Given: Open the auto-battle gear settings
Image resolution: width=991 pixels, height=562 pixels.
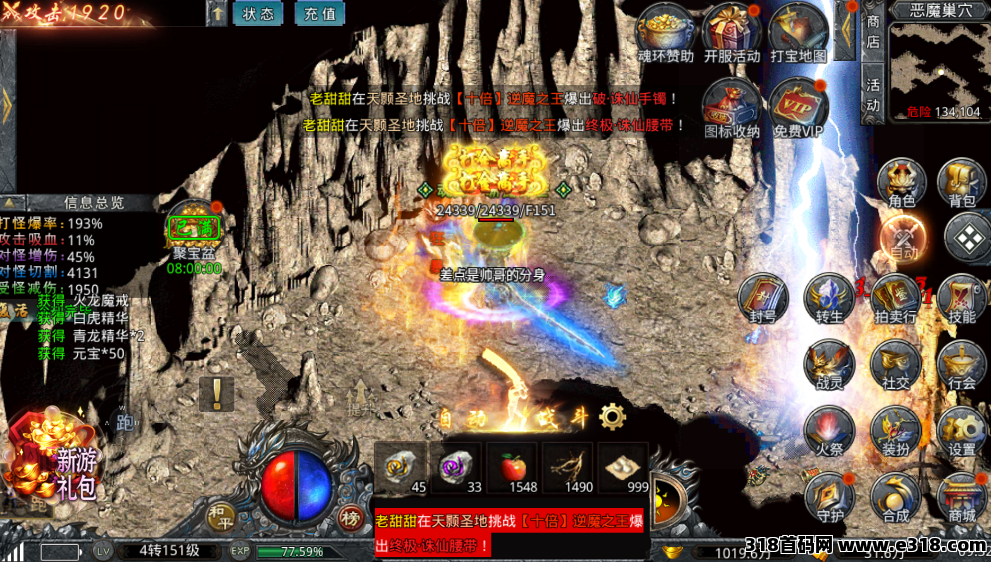Looking at the screenshot, I should click(612, 417).
